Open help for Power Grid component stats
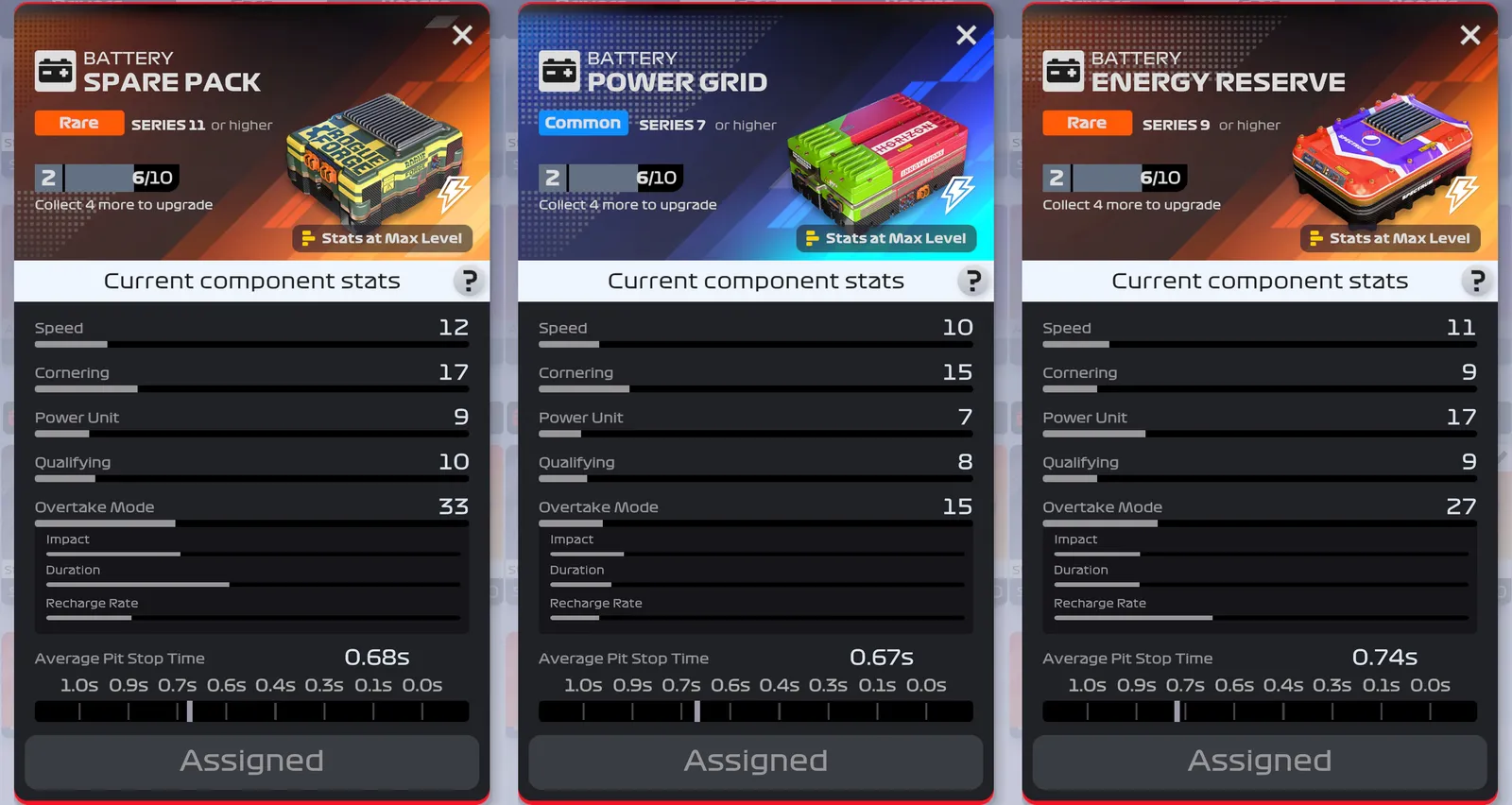The image size is (1512, 805). coord(971,281)
